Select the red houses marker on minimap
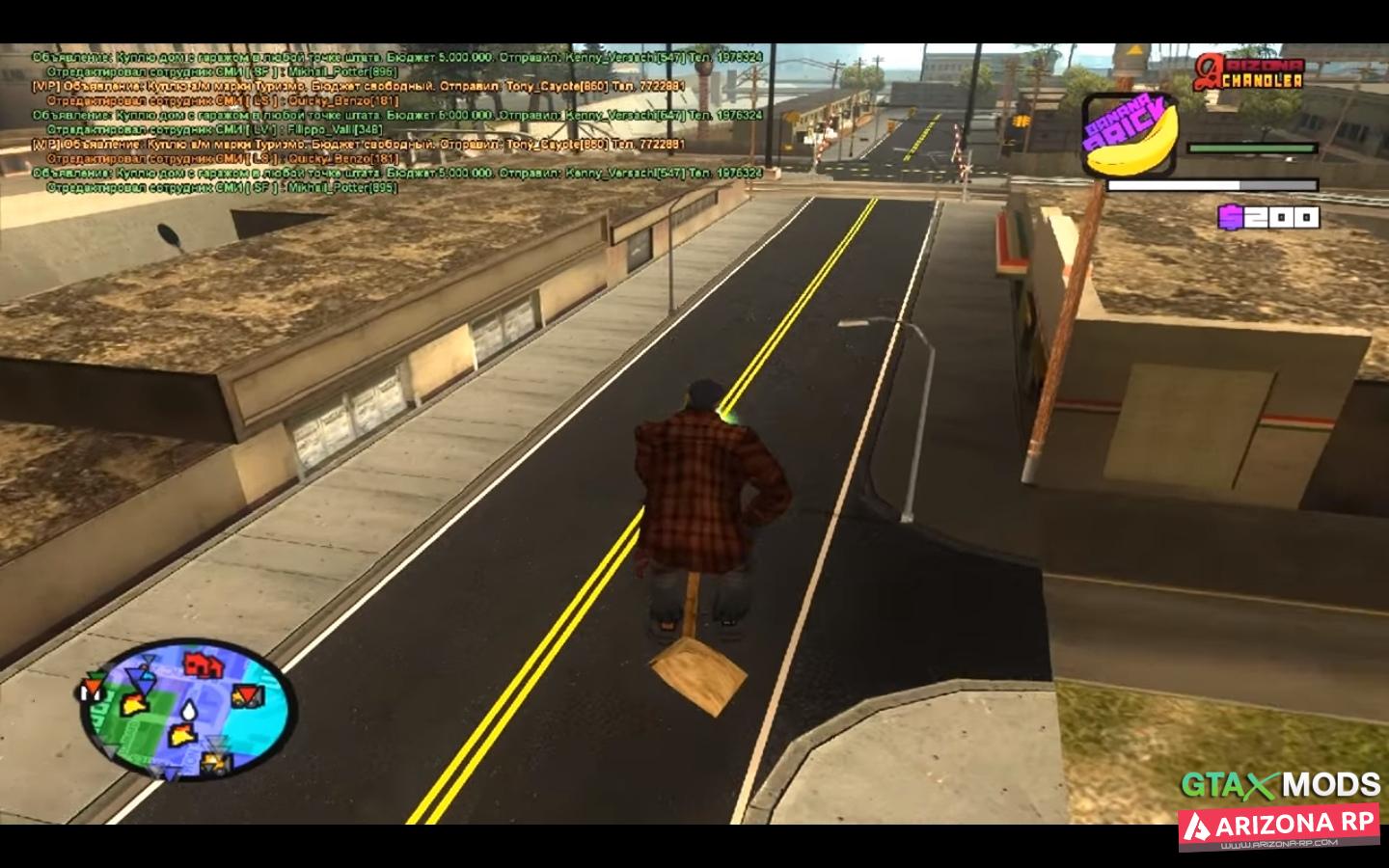This screenshot has width=1389, height=868. (200, 664)
